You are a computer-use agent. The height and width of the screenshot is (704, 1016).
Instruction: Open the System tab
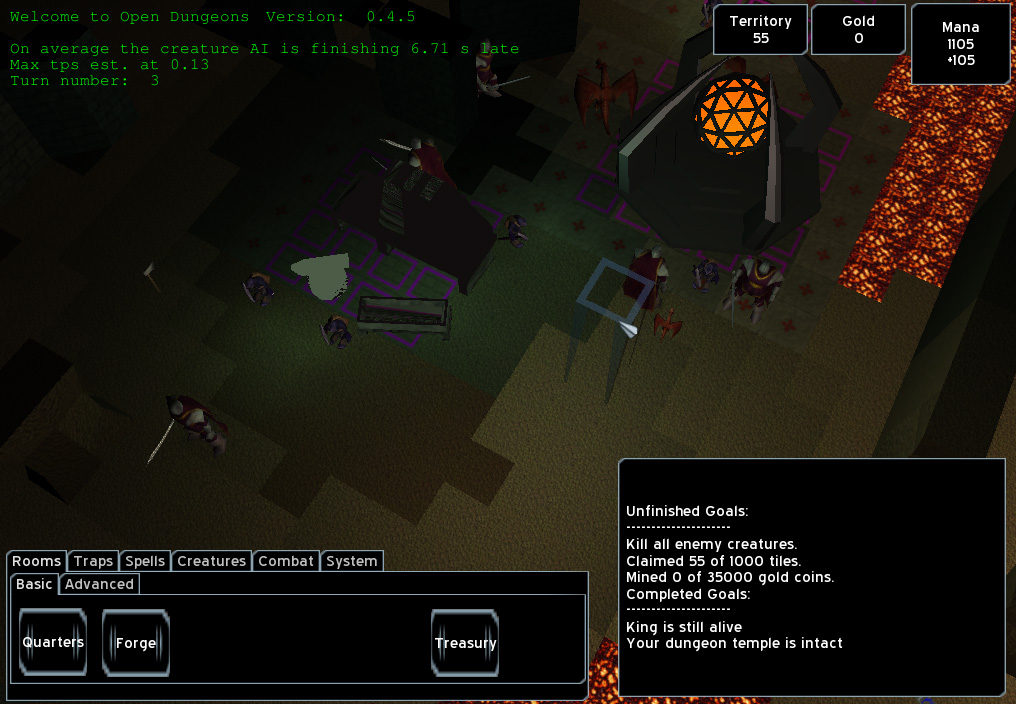pos(352,561)
